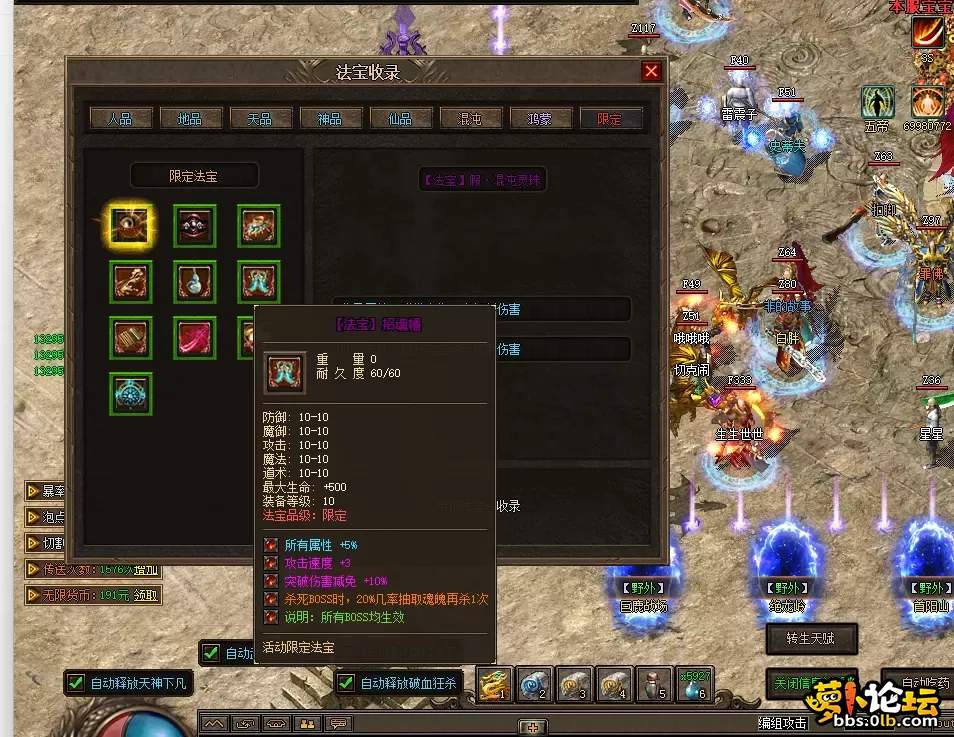Screen dimensions: 954x737
Task: Use the golden dragon item in hotbar slot 1
Action: coord(494,684)
